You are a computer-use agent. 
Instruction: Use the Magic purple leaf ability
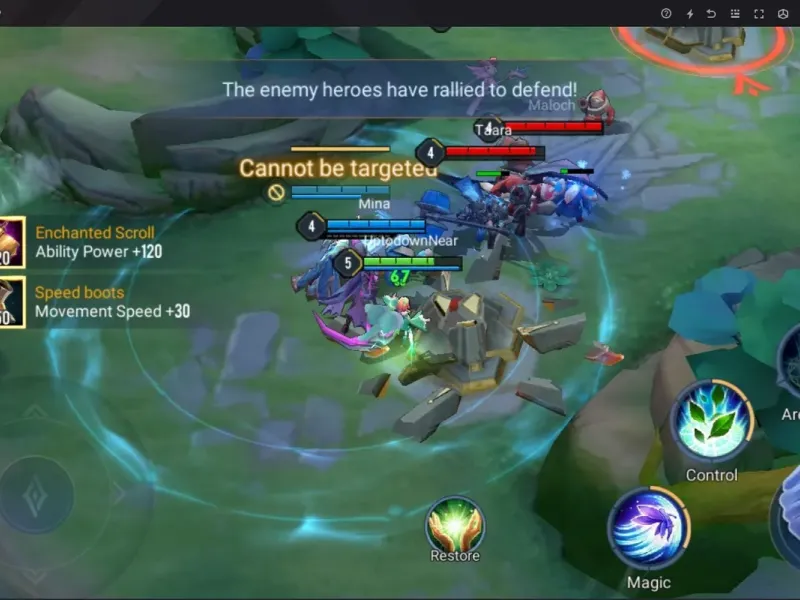coord(648,528)
